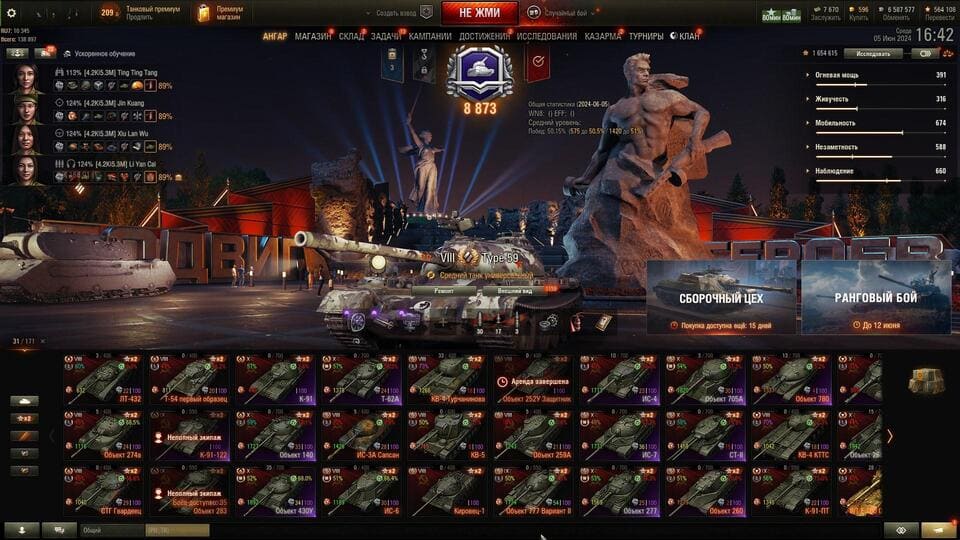
Task: Click the Ремонт button under Type 59
Action: [x=444, y=290]
